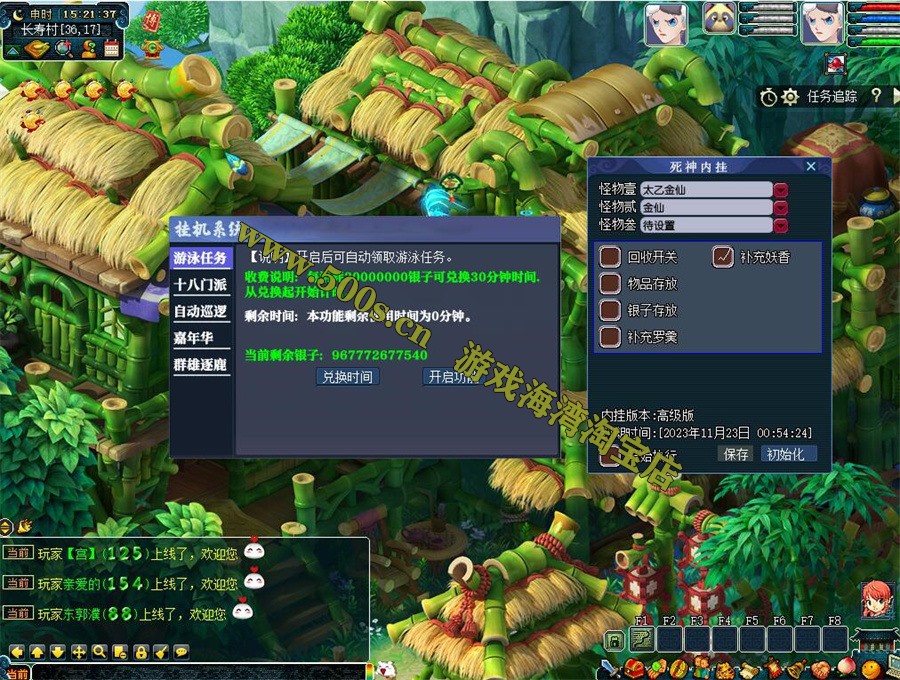
Task: Enable the 回收开关 checkbox
Action: point(610,257)
